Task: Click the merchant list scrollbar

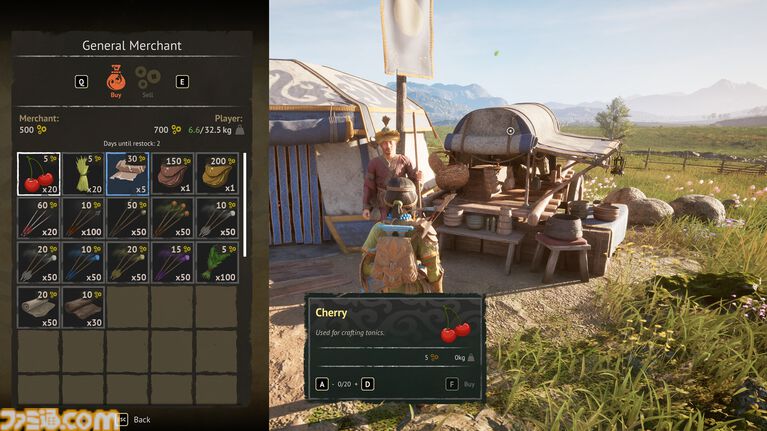Action: [246, 200]
